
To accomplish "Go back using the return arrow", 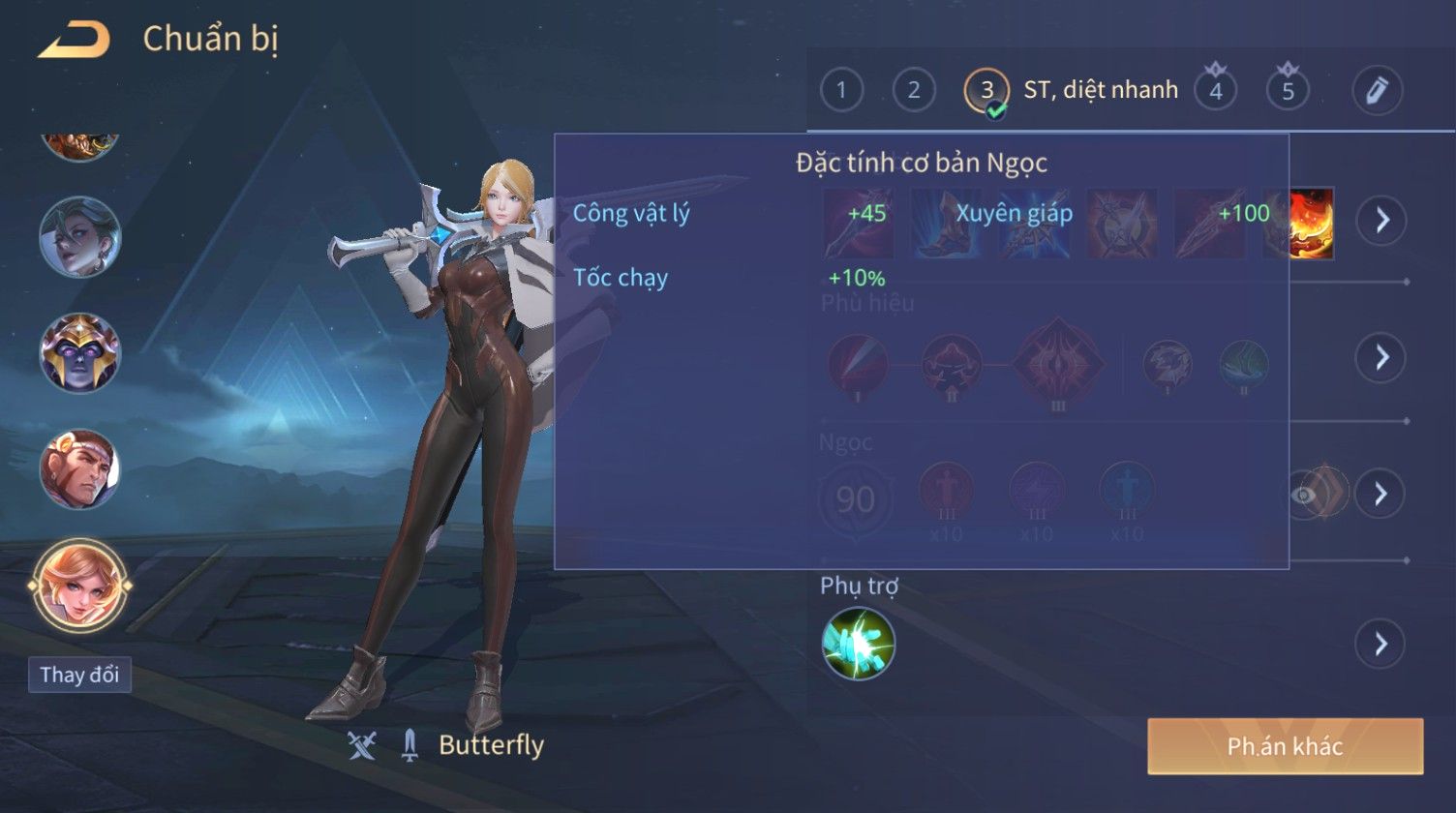I will coord(74,40).
